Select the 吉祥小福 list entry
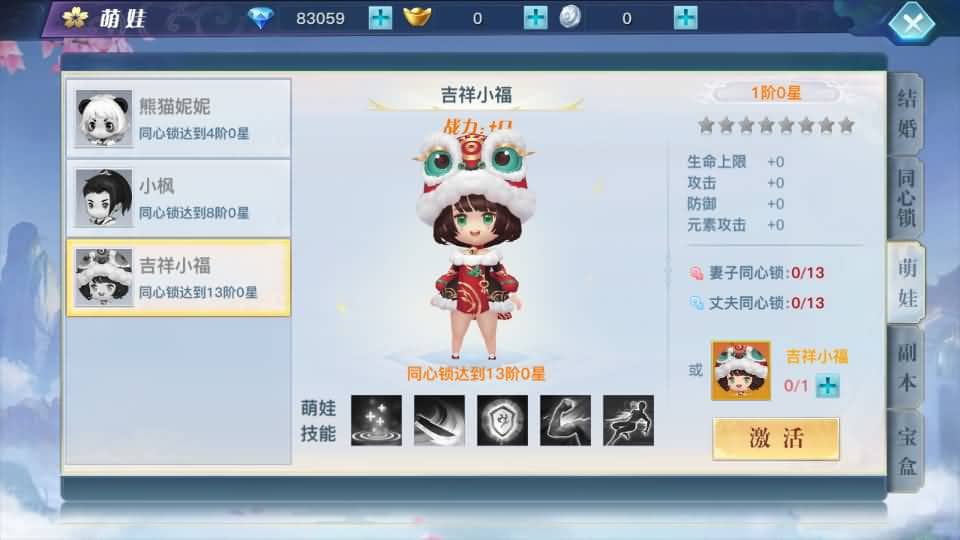The height and width of the screenshot is (540, 960). tap(179, 277)
